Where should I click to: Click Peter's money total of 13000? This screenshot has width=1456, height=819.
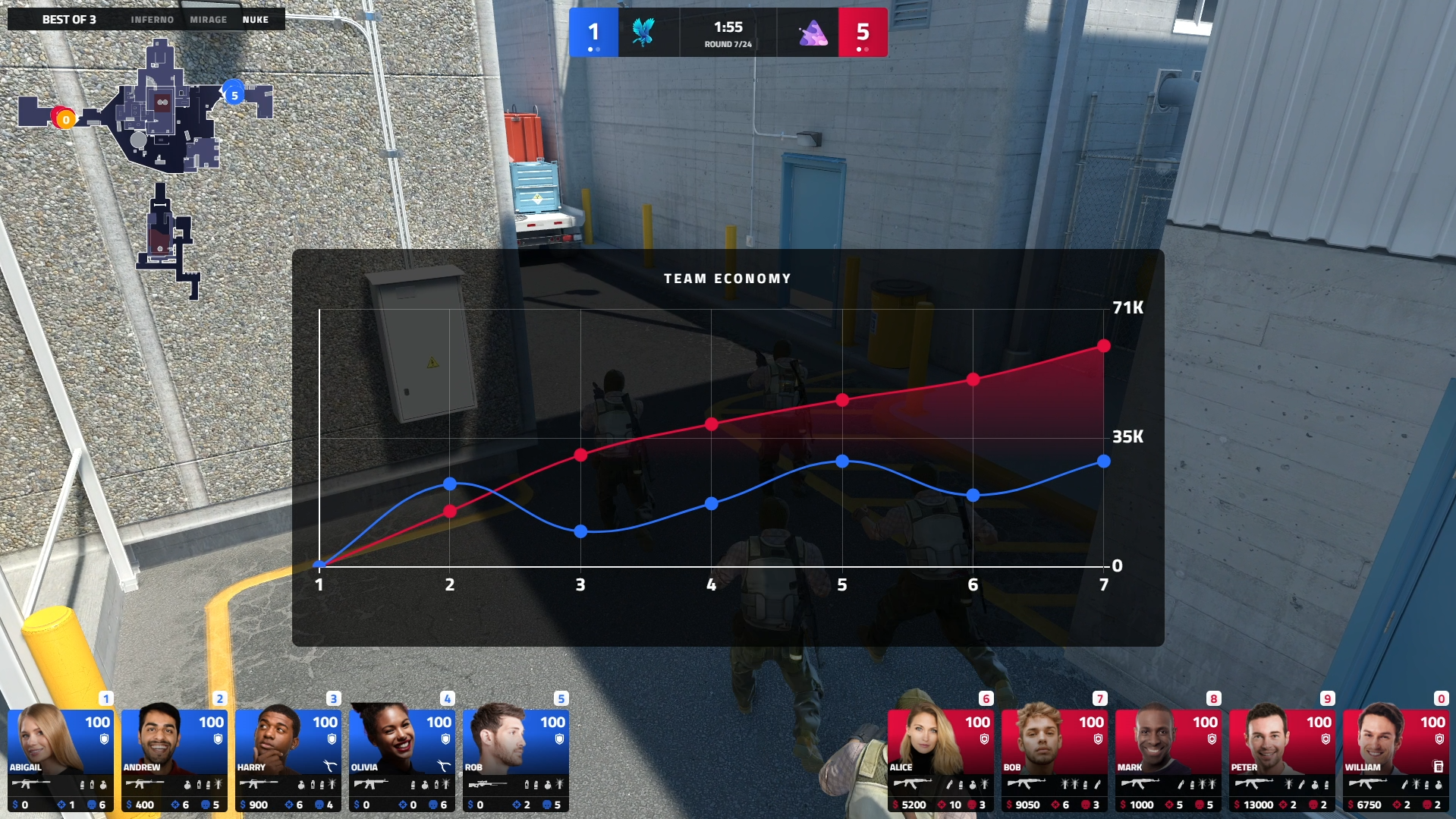pyautogui.click(x=1259, y=804)
